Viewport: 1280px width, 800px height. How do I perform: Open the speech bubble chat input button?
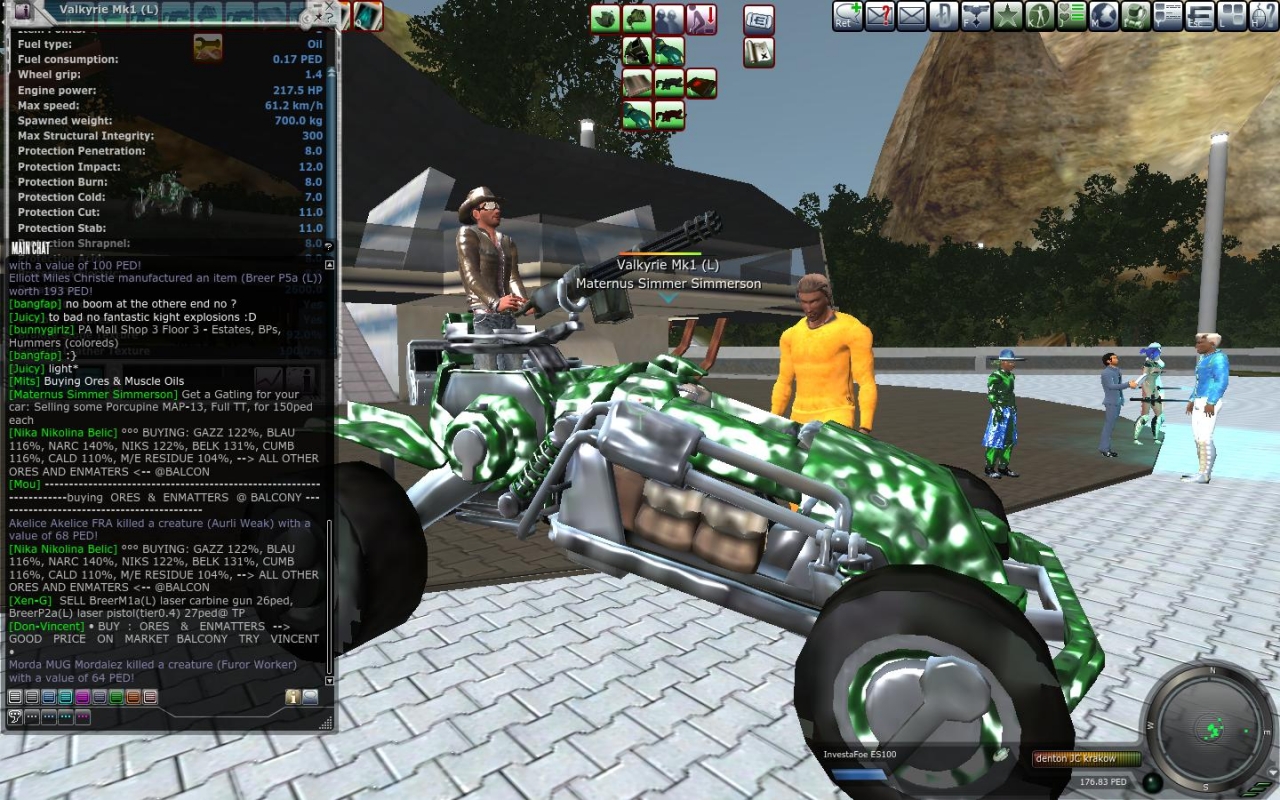15,717
